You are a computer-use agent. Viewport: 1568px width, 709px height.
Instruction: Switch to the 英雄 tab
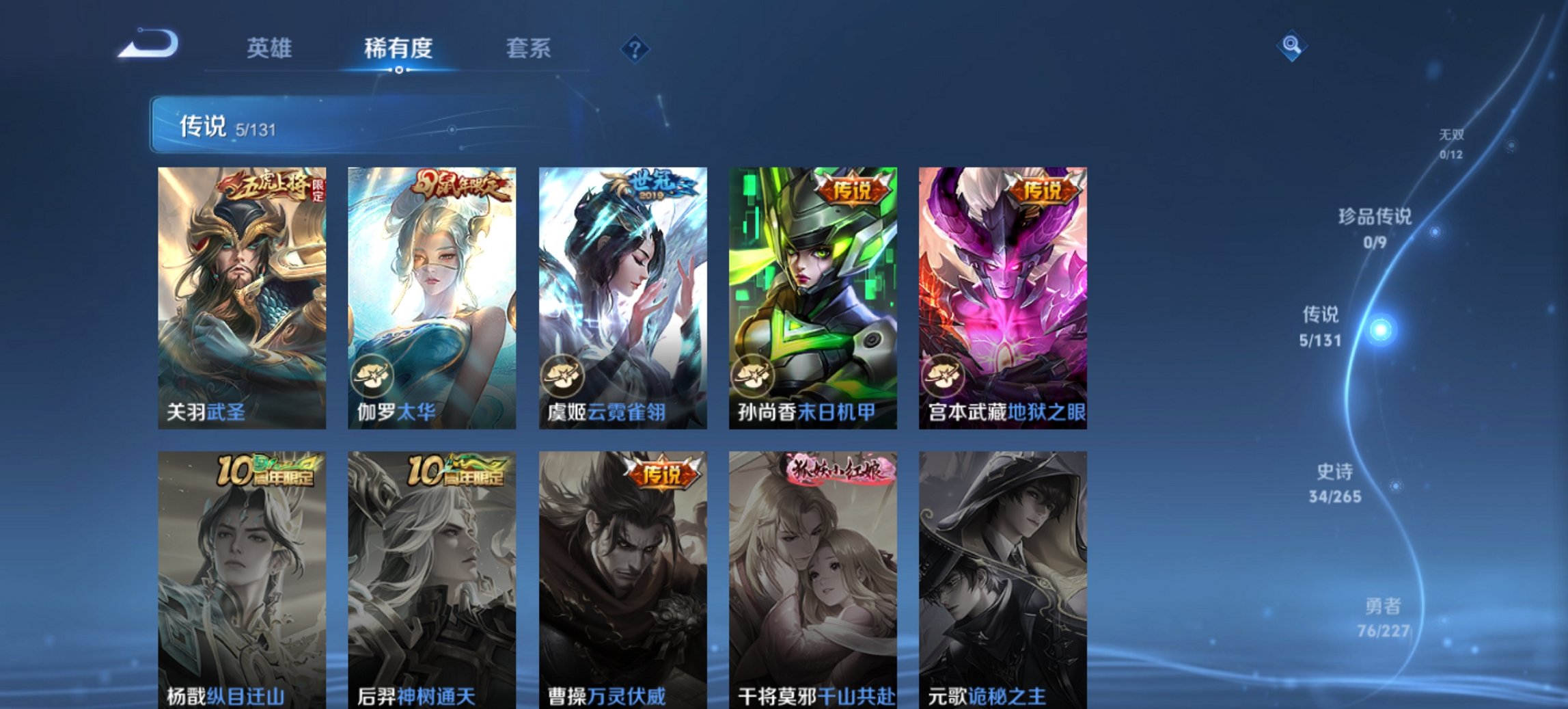click(x=271, y=48)
